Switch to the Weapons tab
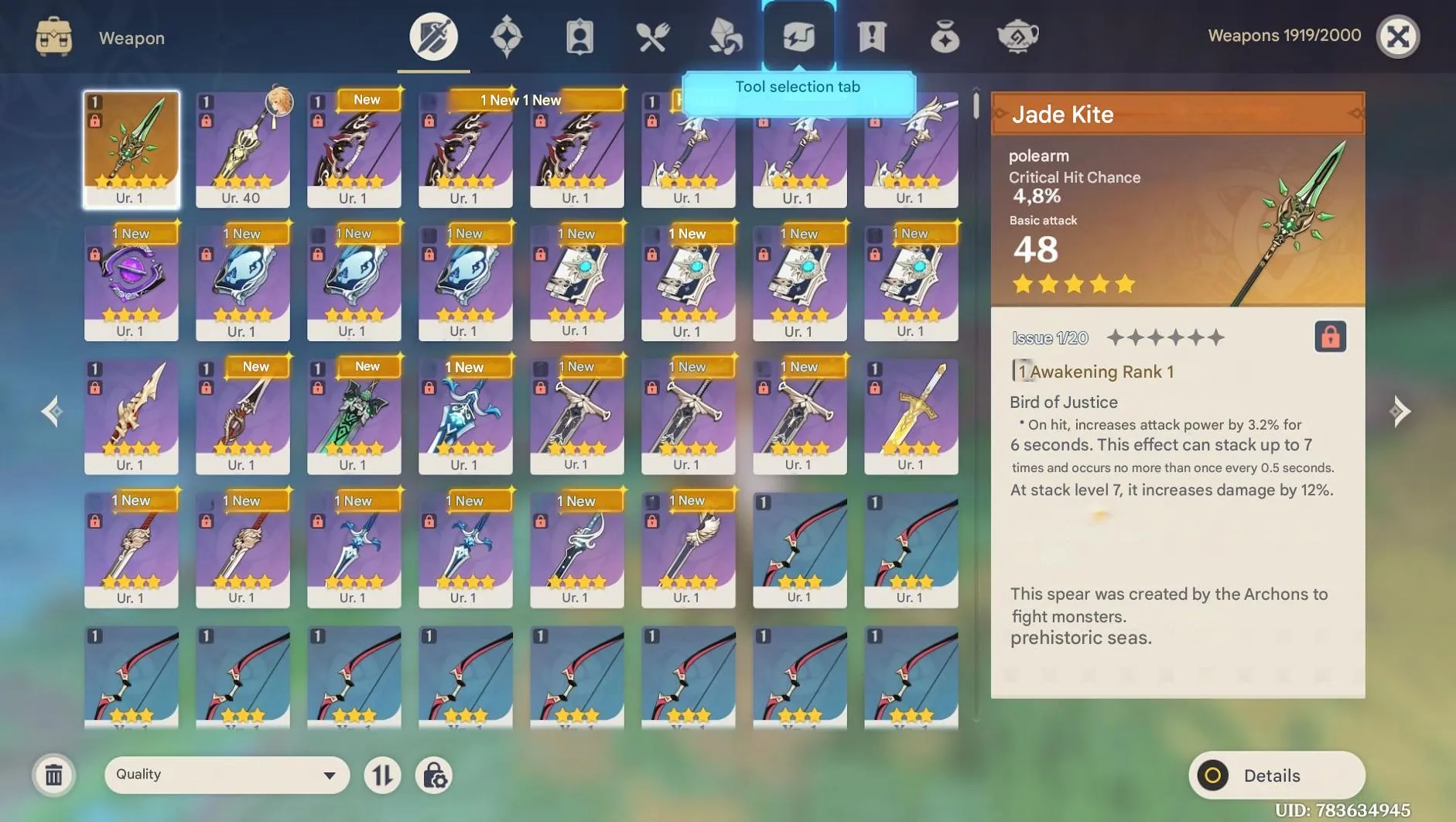The height and width of the screenshot is (822, 1456). coord(433,35)
